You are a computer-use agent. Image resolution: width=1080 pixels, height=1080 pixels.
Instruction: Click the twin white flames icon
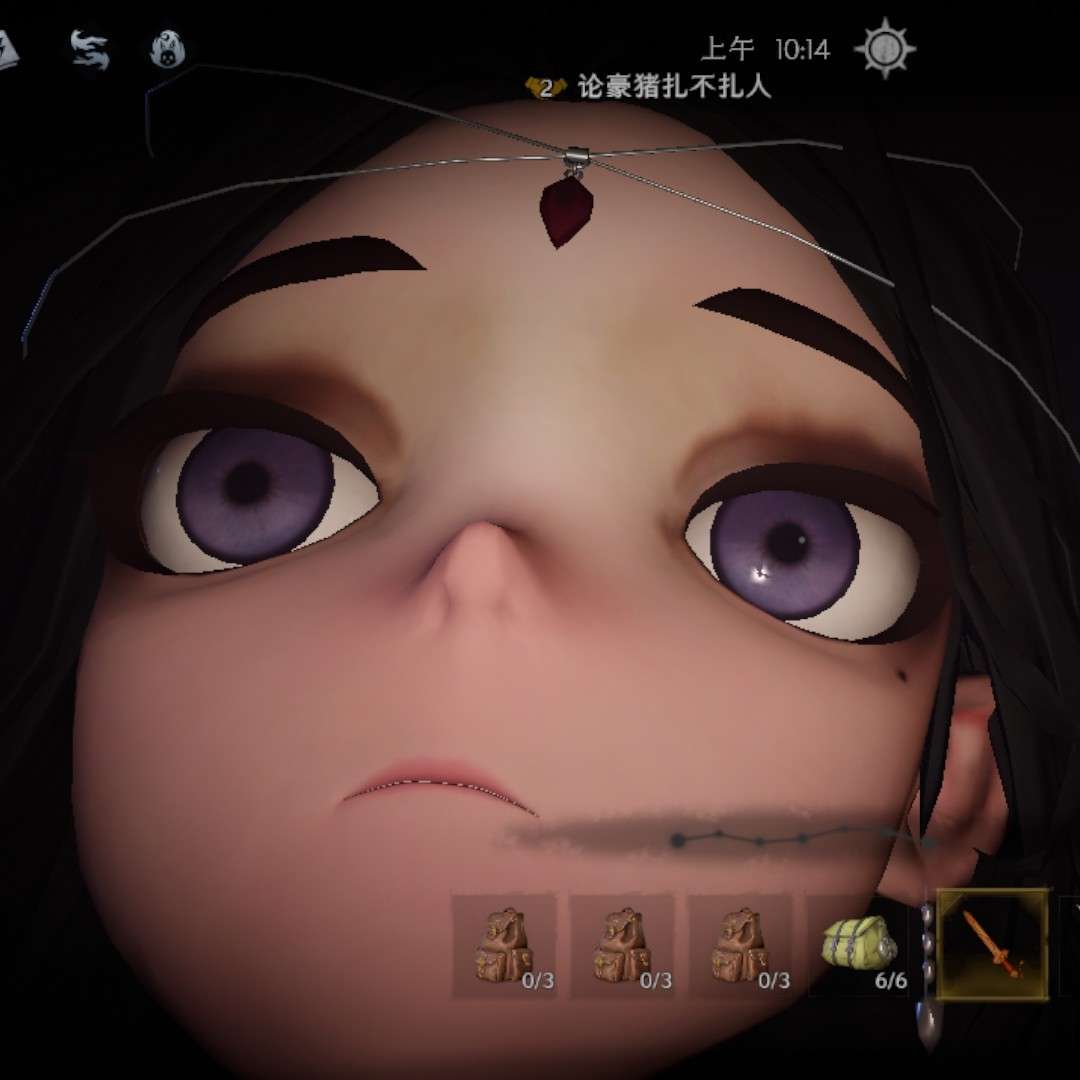click(89, 49)
